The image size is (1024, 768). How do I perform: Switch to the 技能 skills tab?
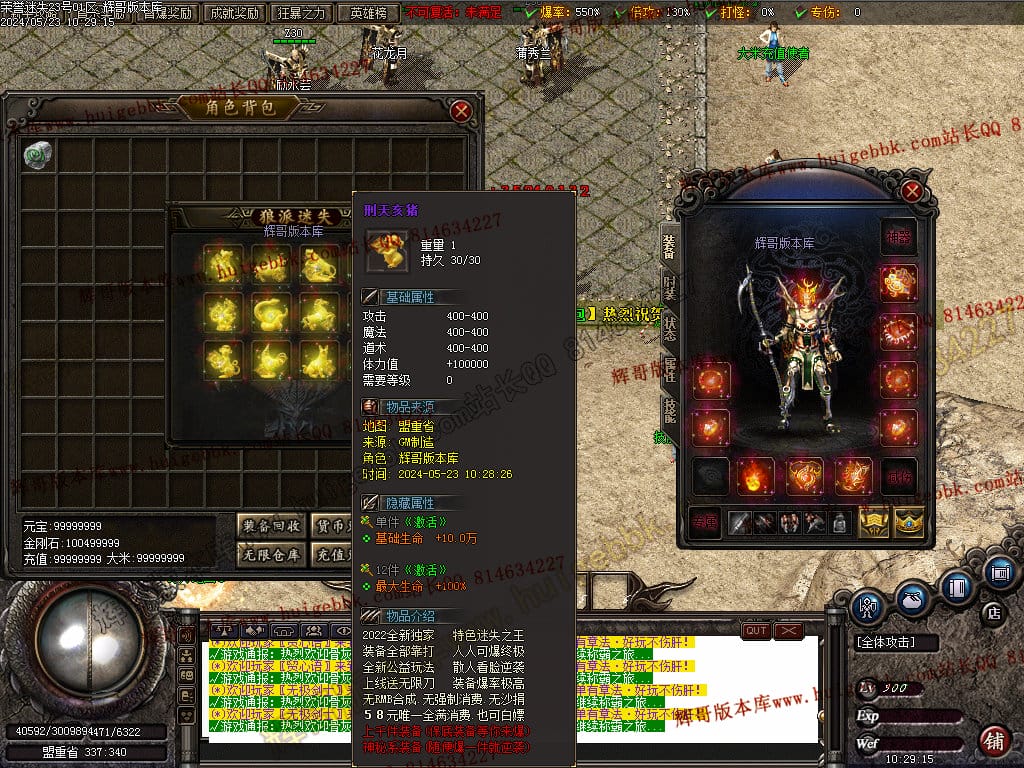pos(668,410)
